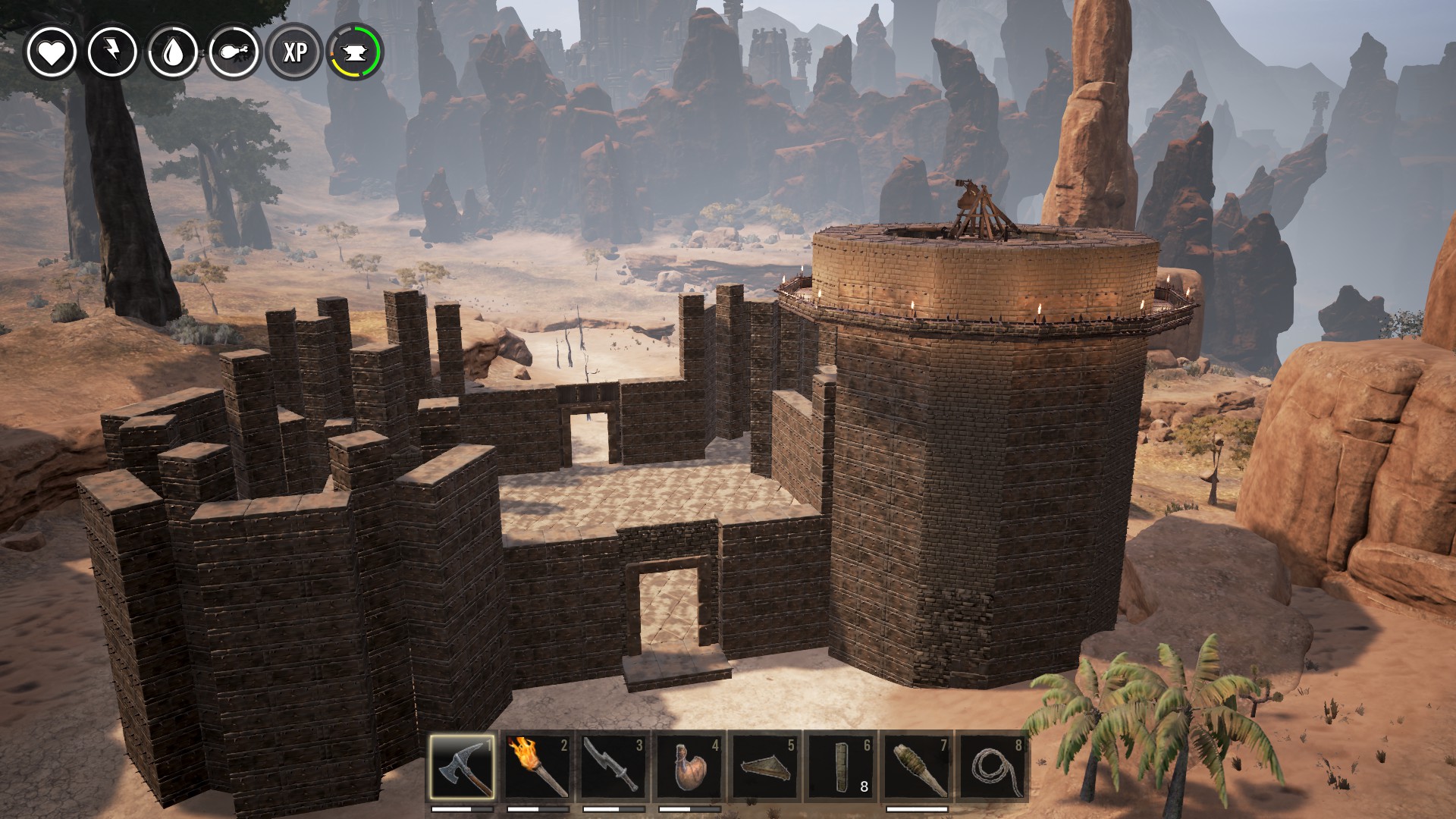
Task: Click the water drop thirst icon
Action: click(x=173, y=52)
